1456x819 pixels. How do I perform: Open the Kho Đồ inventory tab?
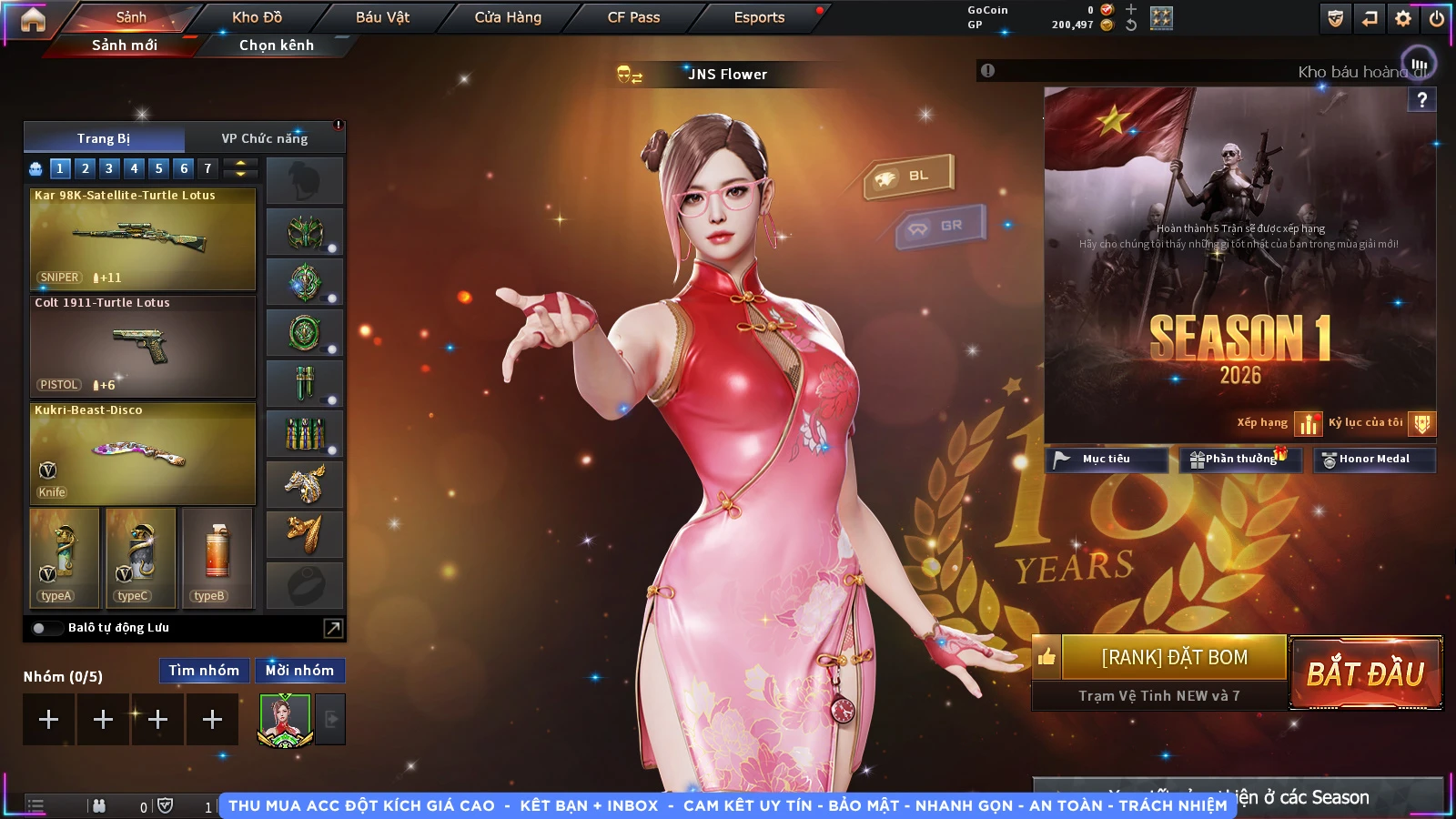pyautogui.click(x=257, y=17)
